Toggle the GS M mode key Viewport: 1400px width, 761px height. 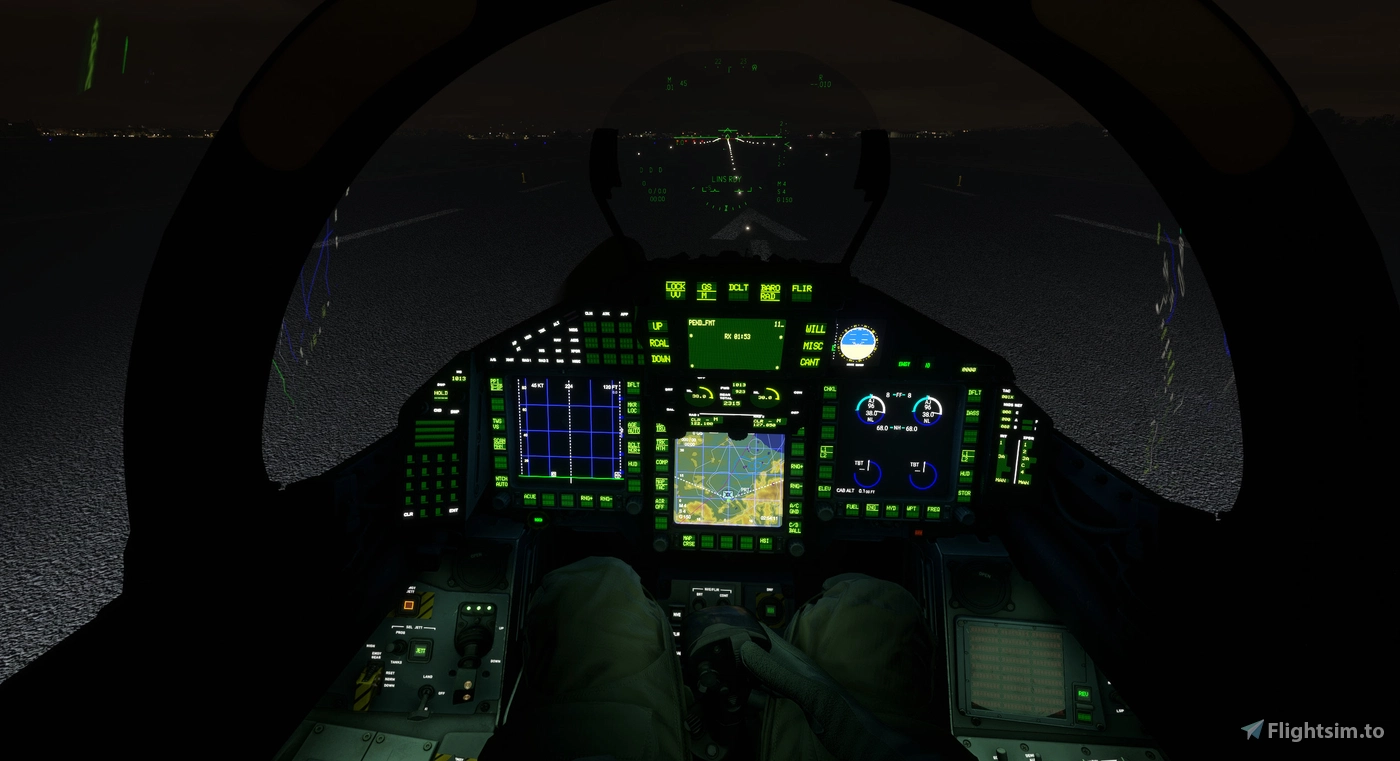[707, 291]
